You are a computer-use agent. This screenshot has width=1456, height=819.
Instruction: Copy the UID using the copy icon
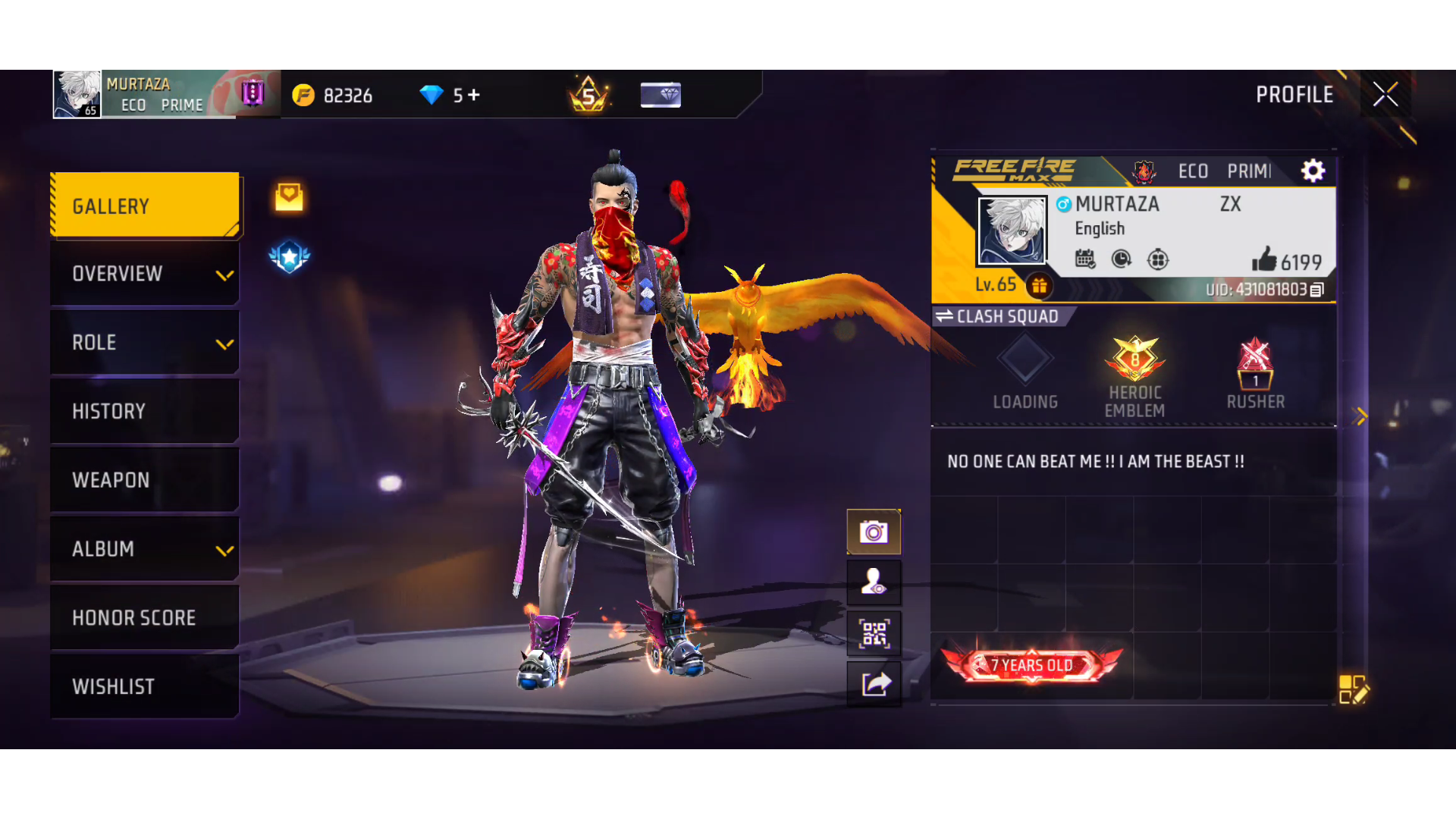click(x=1318, y=290)
